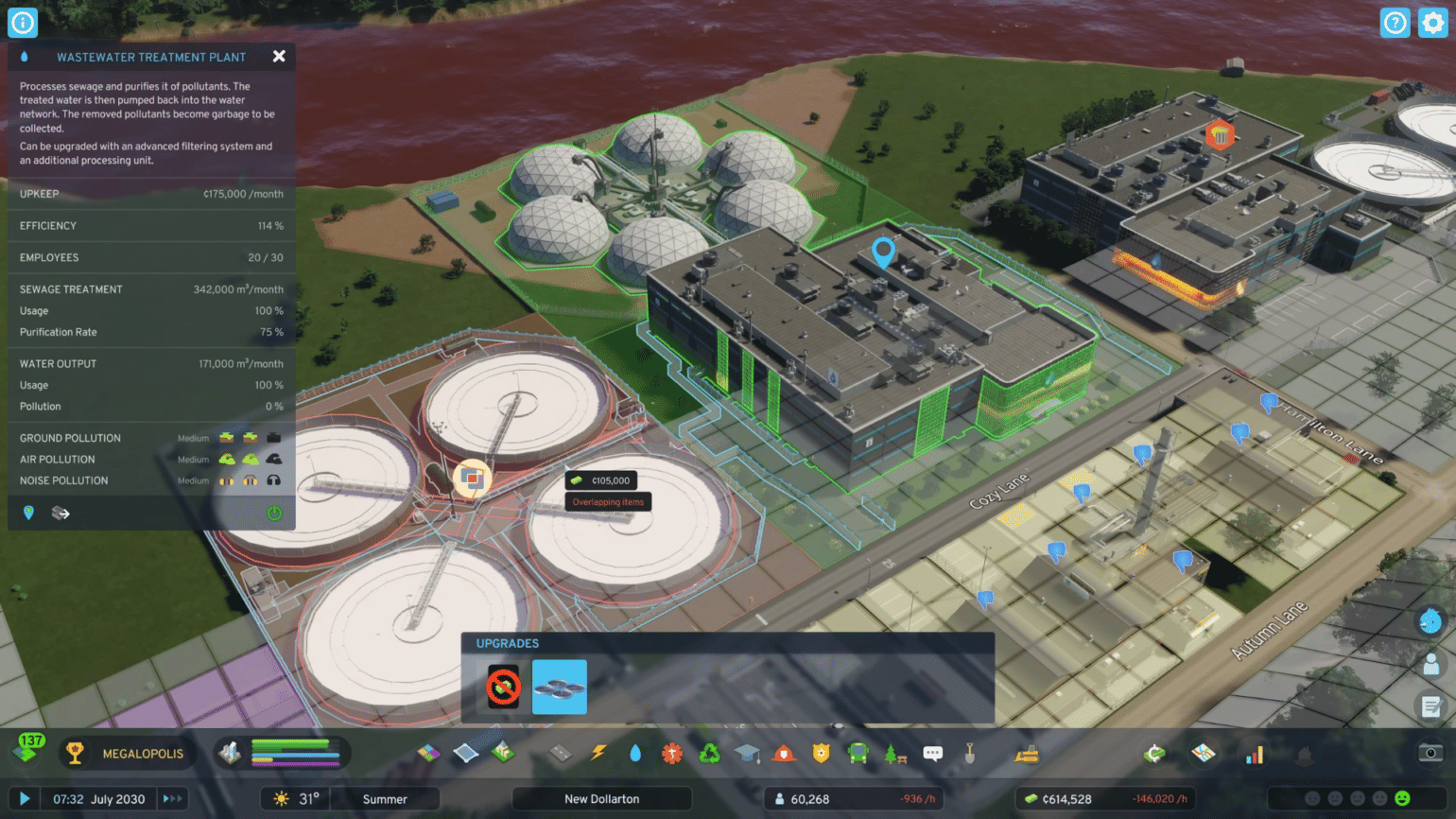Viewport: 1456px width, 819px height.
Task: Open the Transportation green bus menu
Action: pos(858,753)
